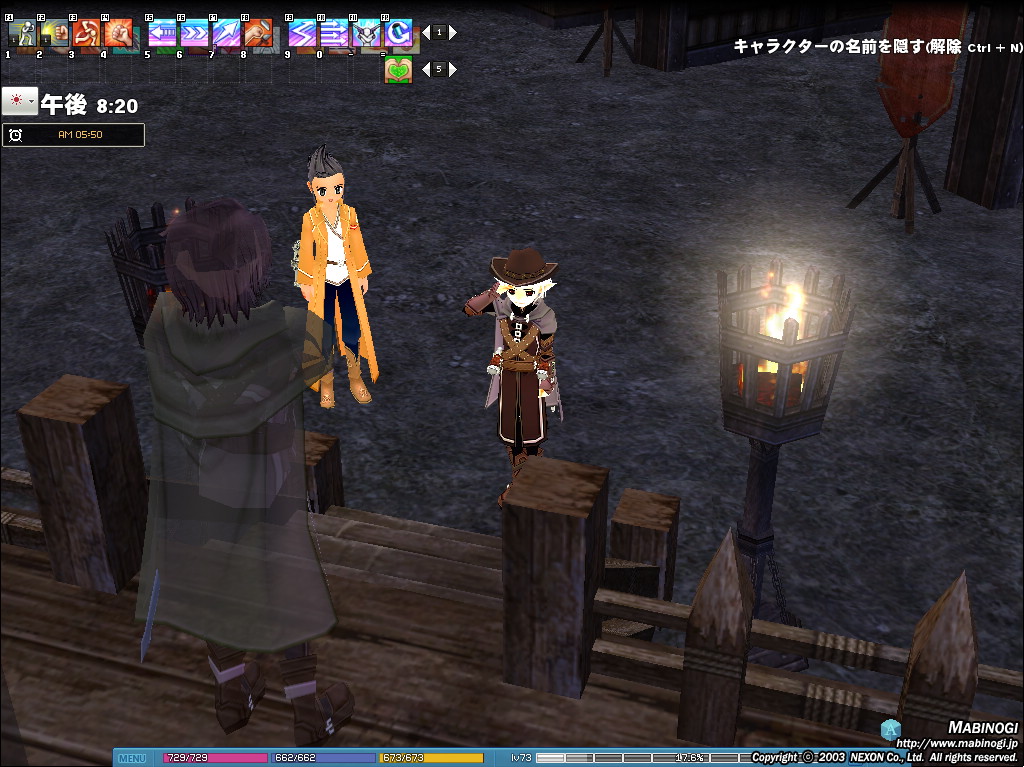Screen dimensions: 1024x767
Task: Use the green heart hands skill
Action: 398,70
